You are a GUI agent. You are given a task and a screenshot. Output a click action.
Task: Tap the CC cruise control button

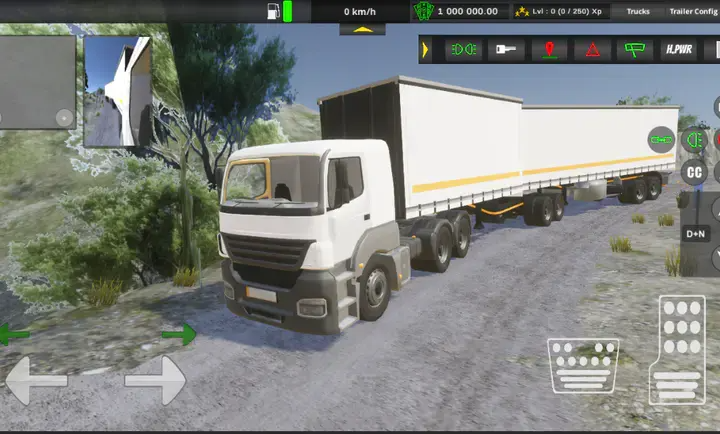point(693,172)
